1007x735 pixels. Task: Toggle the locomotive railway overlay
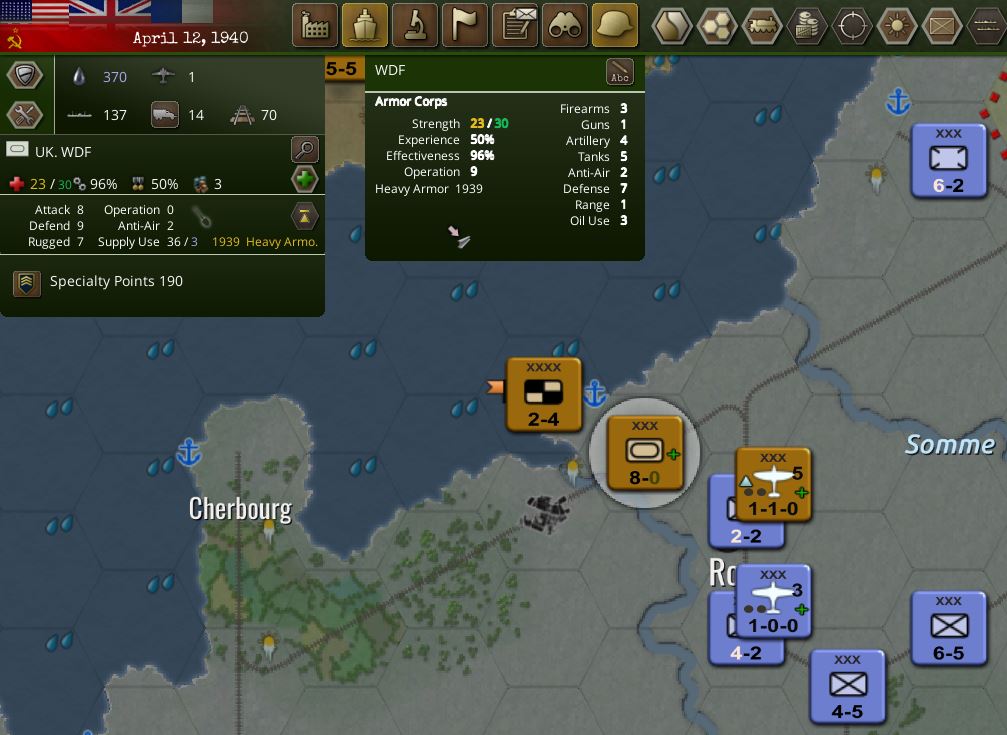tap(761, 26)
